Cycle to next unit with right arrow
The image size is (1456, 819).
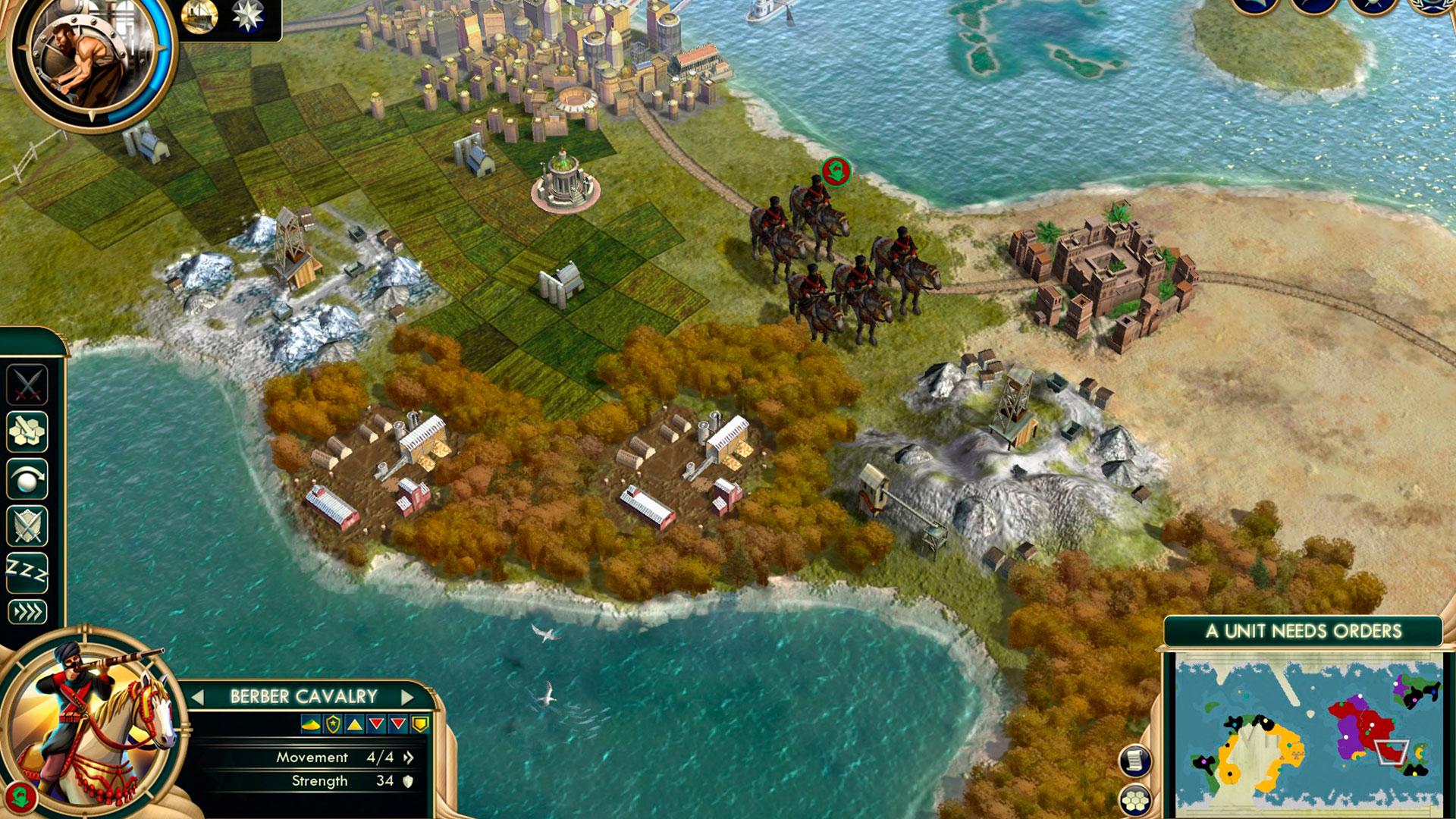click(407, 697)
